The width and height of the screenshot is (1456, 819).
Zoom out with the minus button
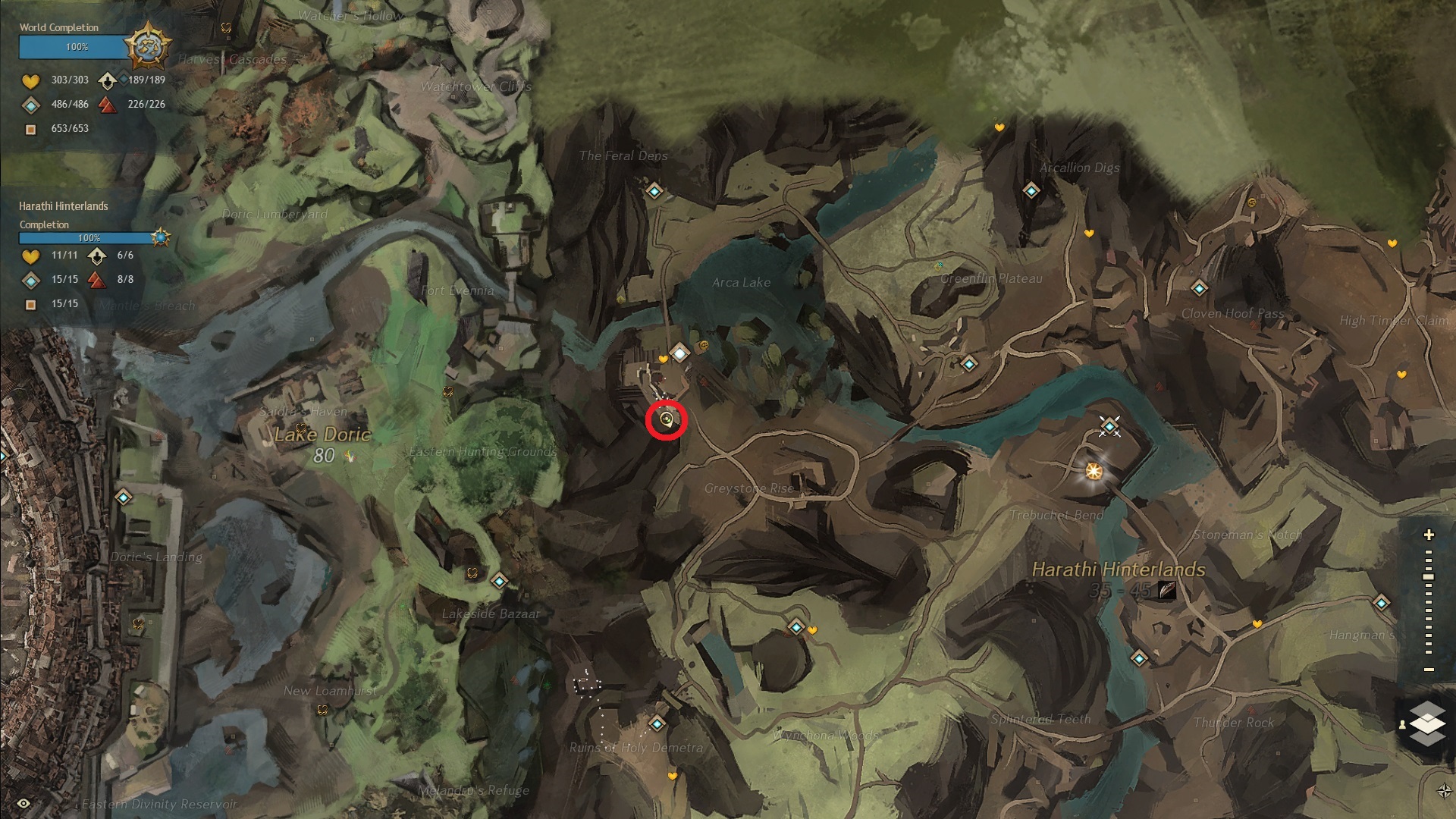tap(1429, 670)
